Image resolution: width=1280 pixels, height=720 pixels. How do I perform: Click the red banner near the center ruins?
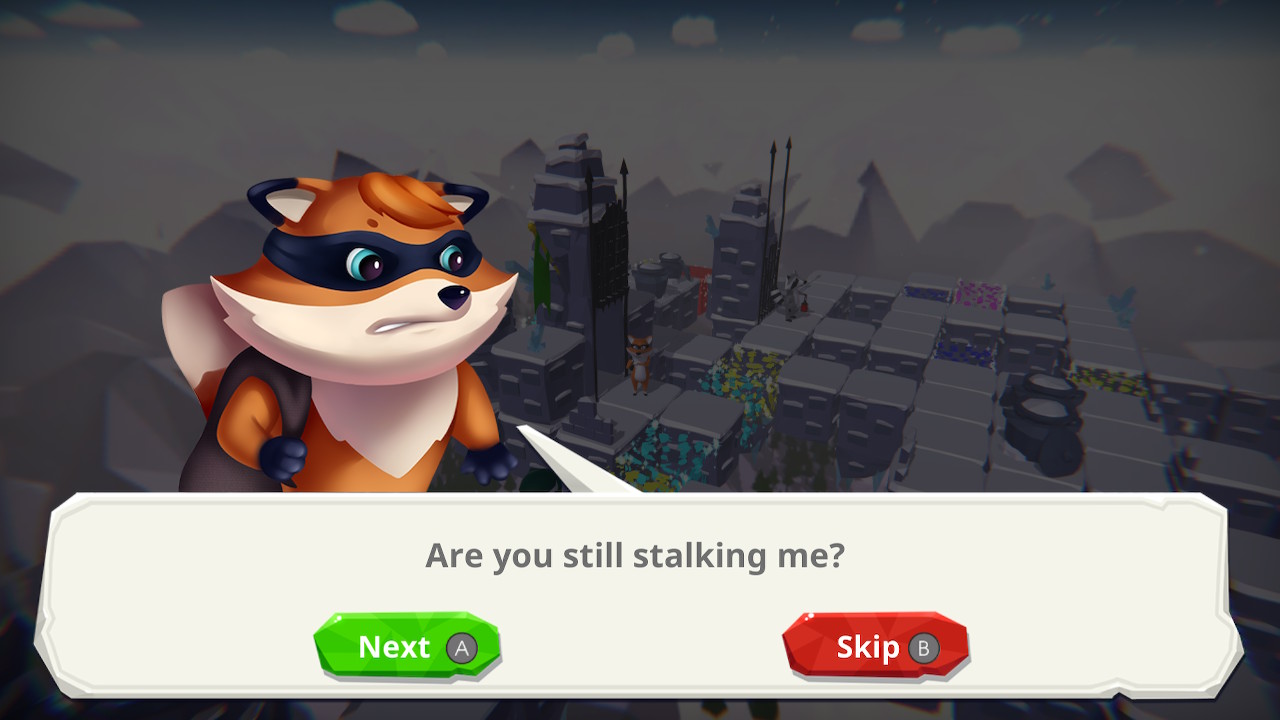pos(703,290)
